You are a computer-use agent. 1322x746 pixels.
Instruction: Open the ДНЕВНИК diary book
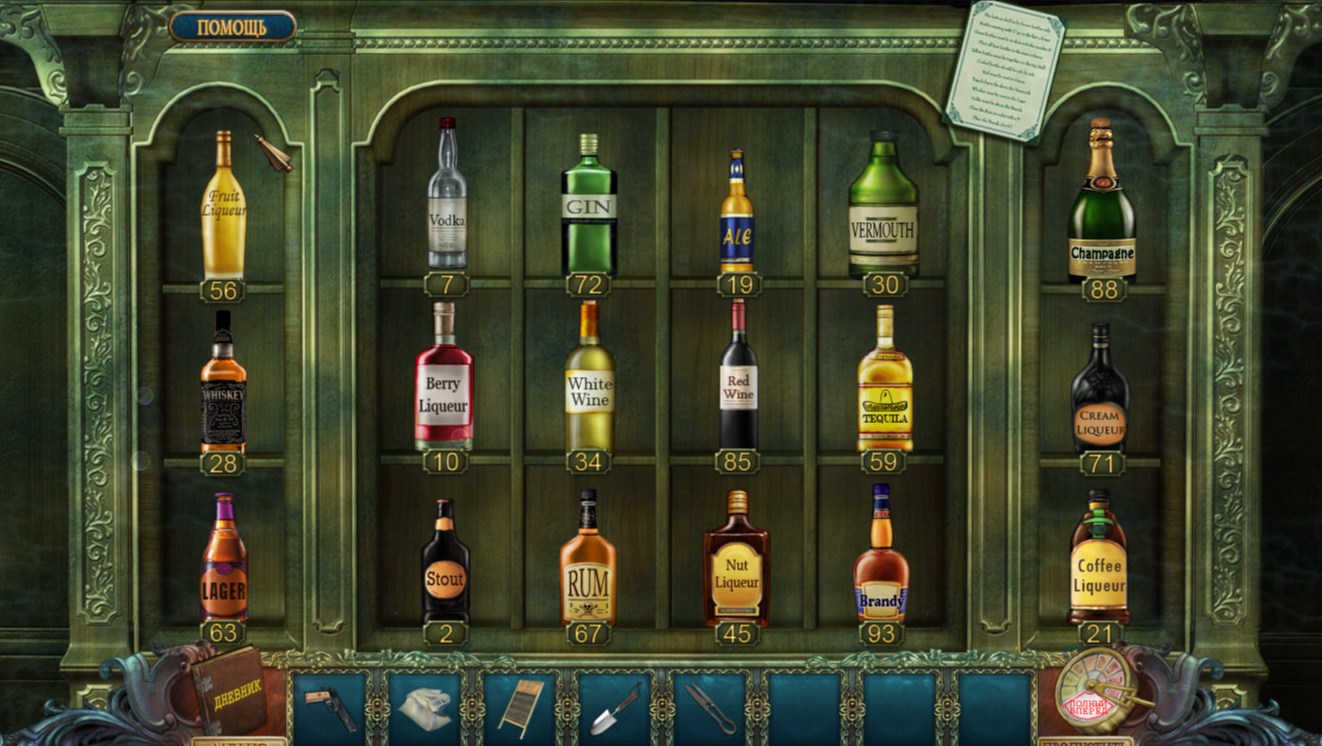click(x=228, y=691)
